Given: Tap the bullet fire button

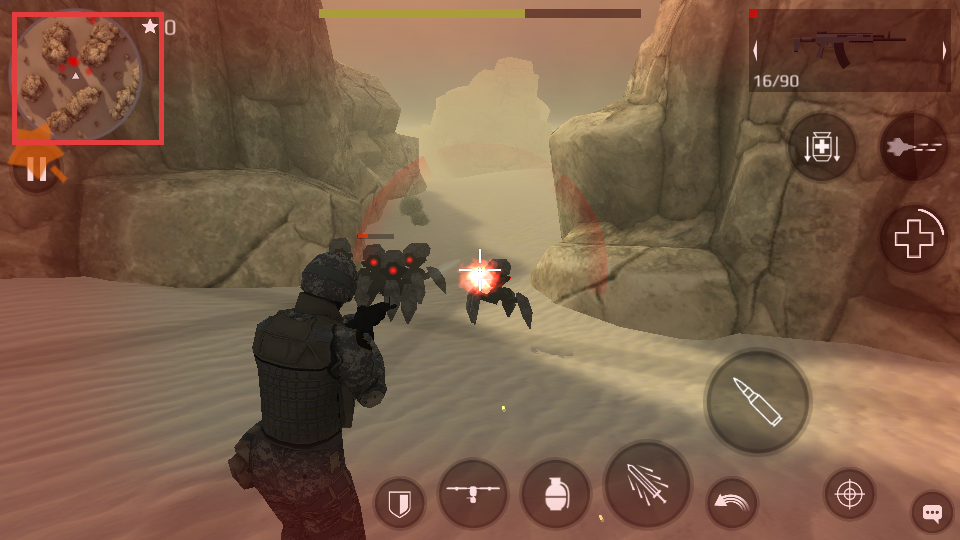Looking at the screenshot, I should 757,401.
